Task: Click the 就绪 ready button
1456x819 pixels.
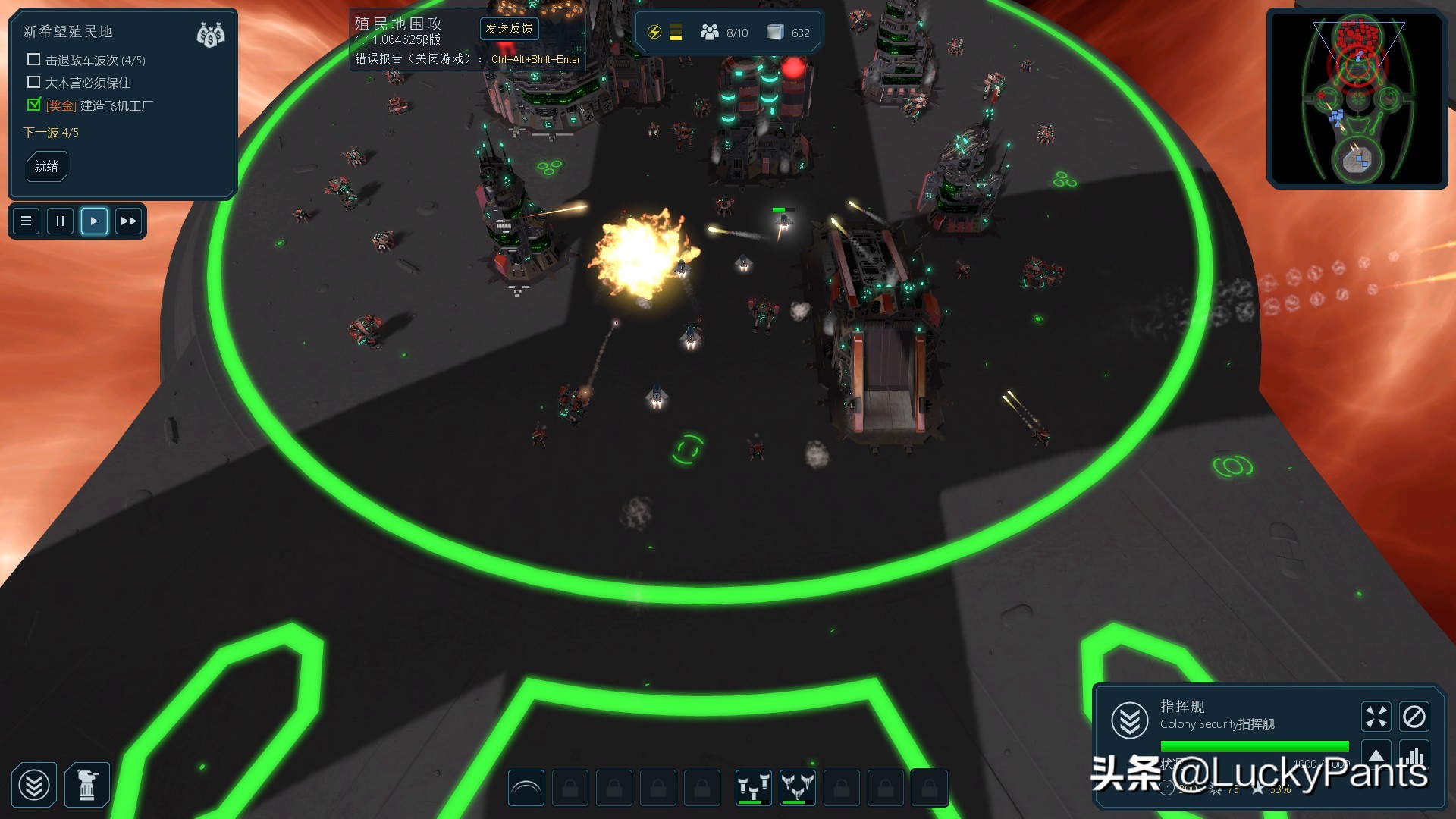Action: 46,166
